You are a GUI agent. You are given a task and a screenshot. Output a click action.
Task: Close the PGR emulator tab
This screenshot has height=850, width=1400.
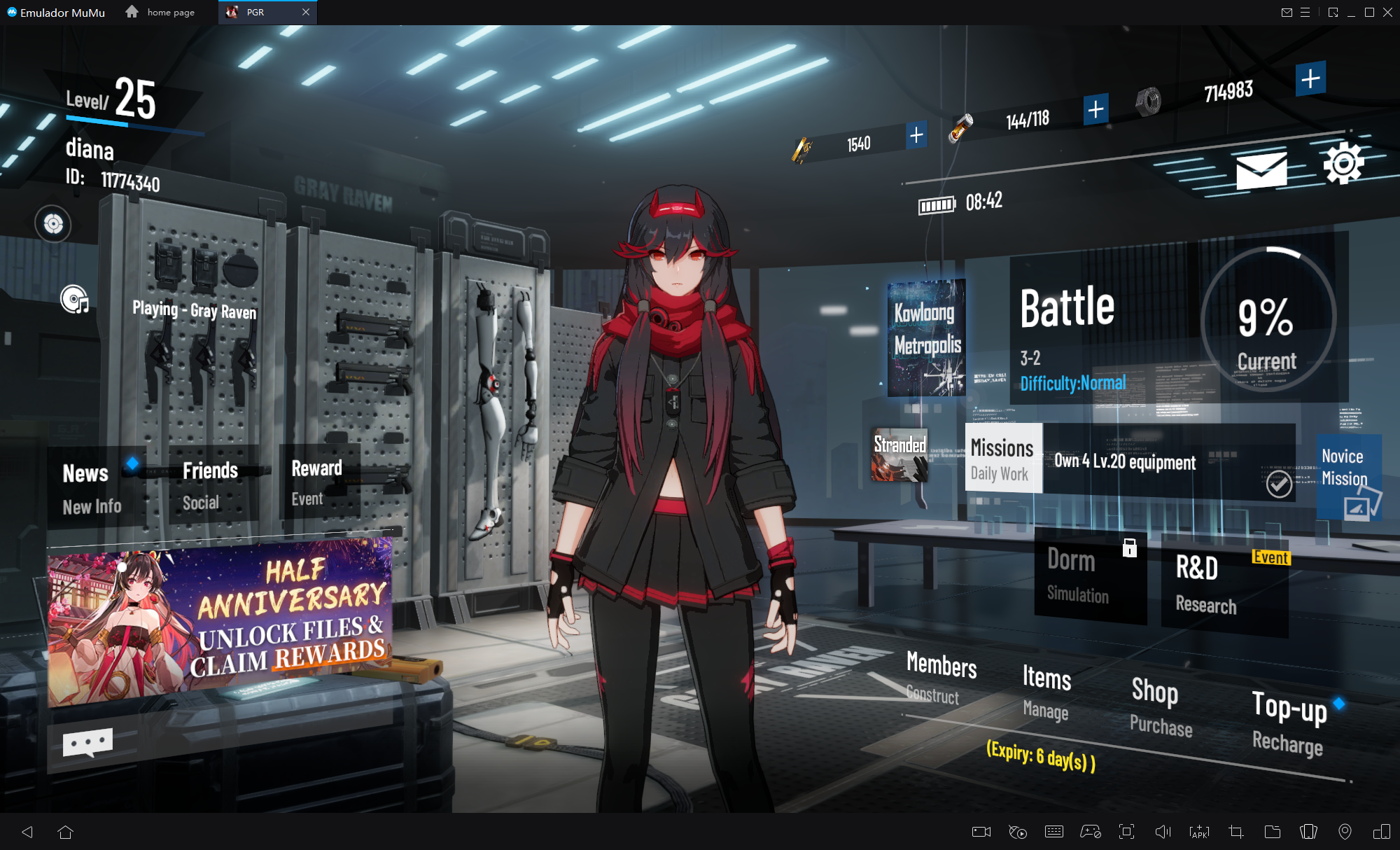coord(306,12)
